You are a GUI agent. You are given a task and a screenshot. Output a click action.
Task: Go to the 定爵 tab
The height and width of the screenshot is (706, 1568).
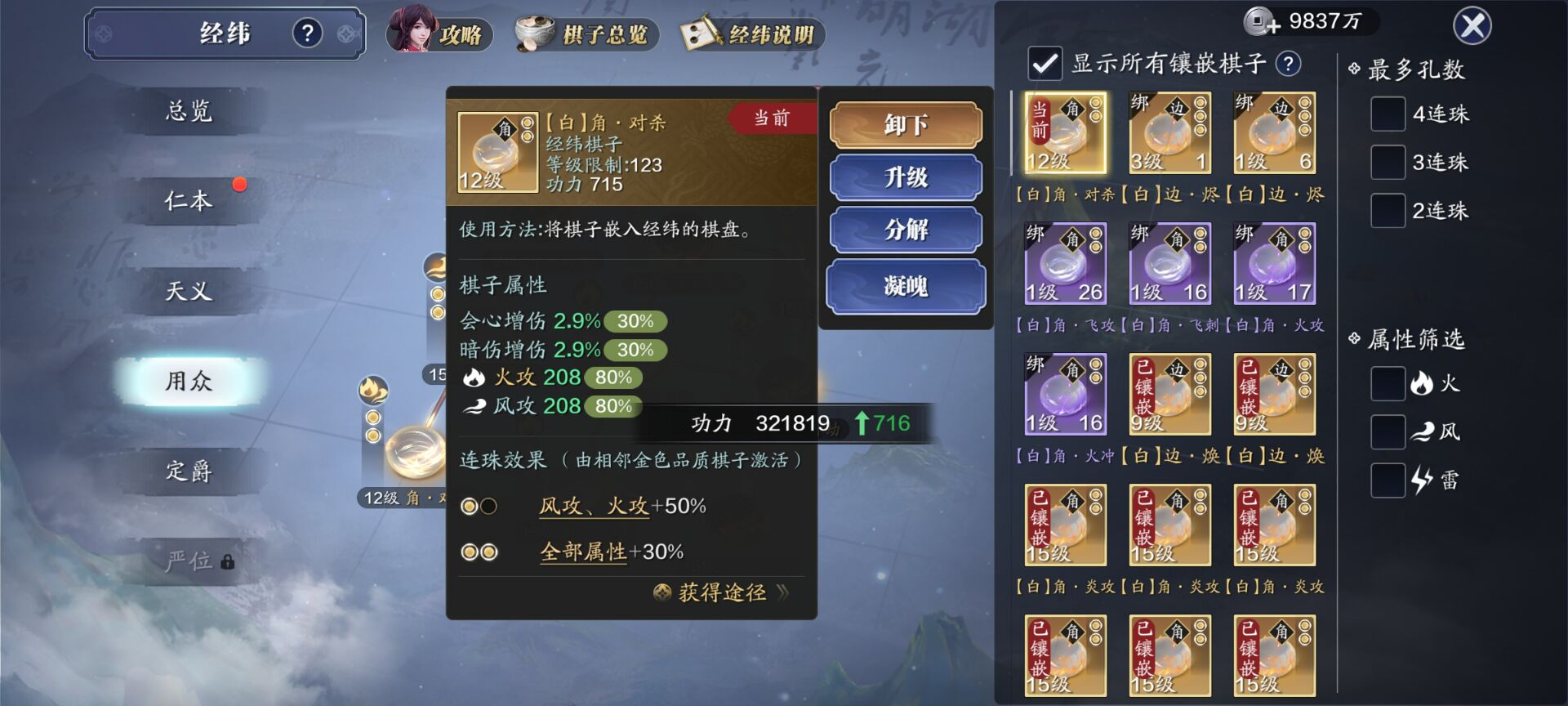pyautogui.click(x=189, y=471)
